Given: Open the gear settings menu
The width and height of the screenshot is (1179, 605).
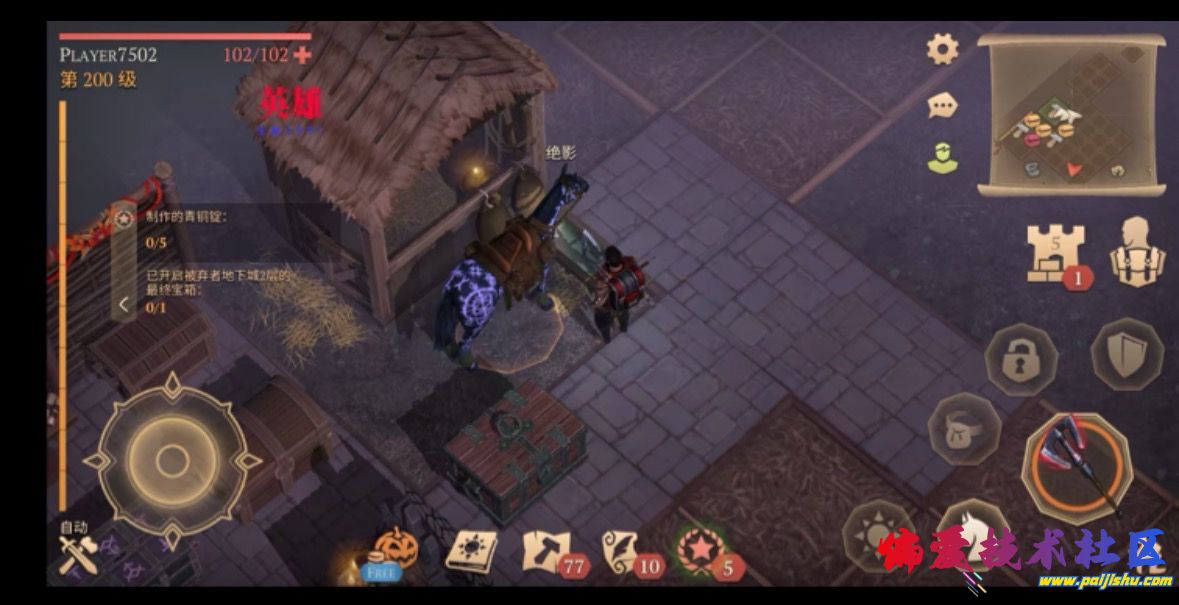Looking at the screenshot, I should 942,49.
